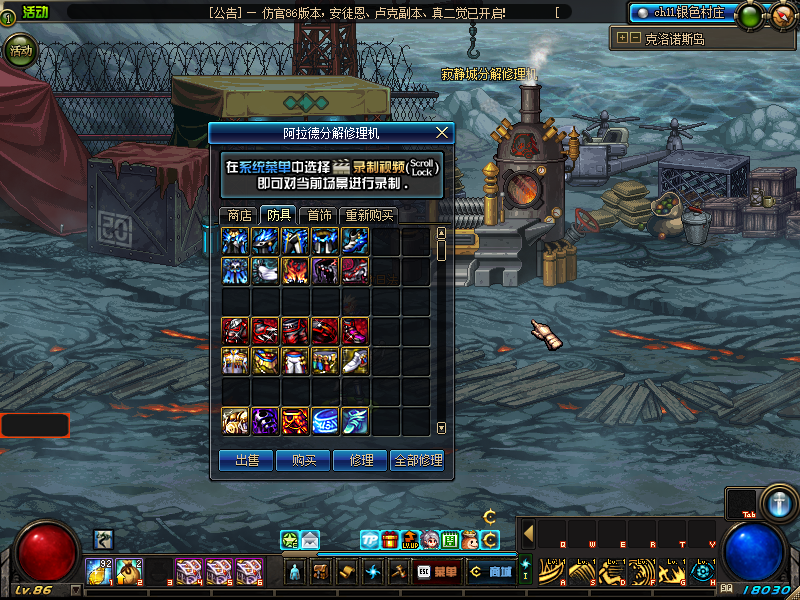This screenshot has height=600, width=800.
Task: Open the 活动 event button at left
Action: coord(18,50)
